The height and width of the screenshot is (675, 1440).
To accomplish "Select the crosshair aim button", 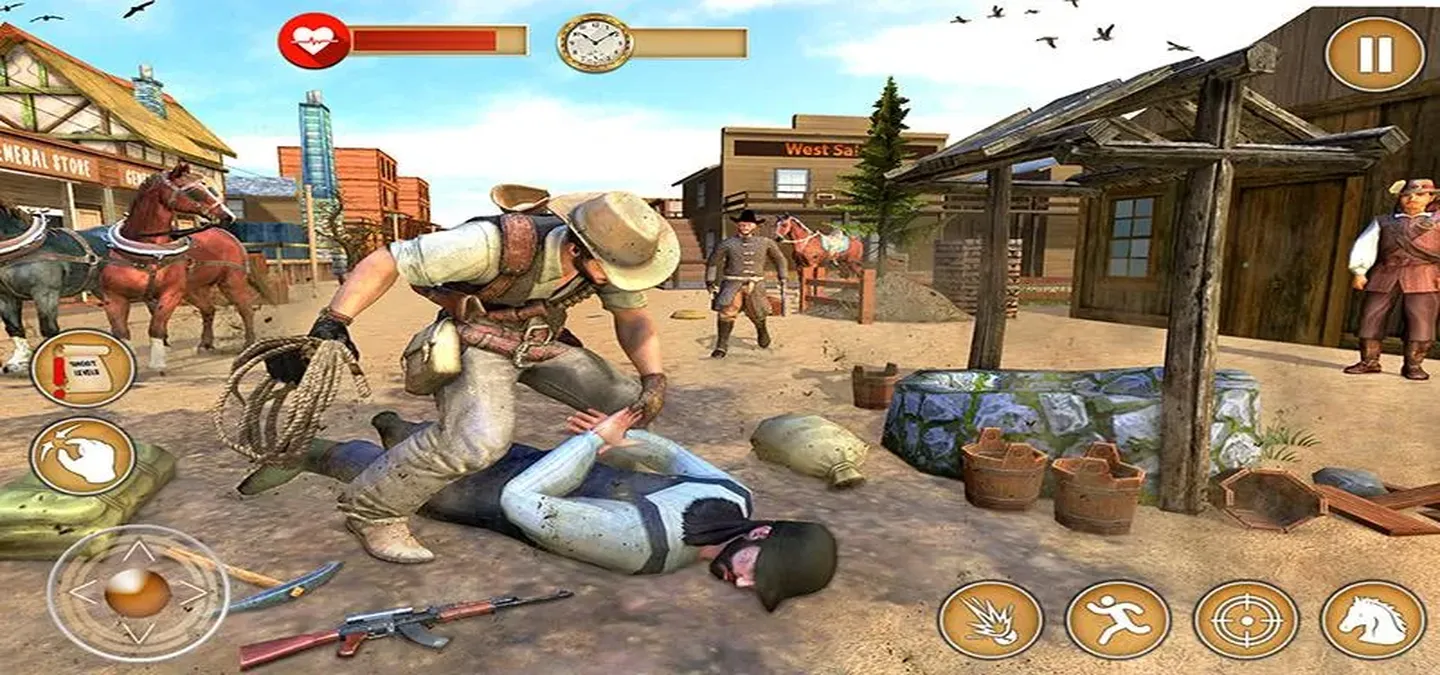I will point(1246,619).
